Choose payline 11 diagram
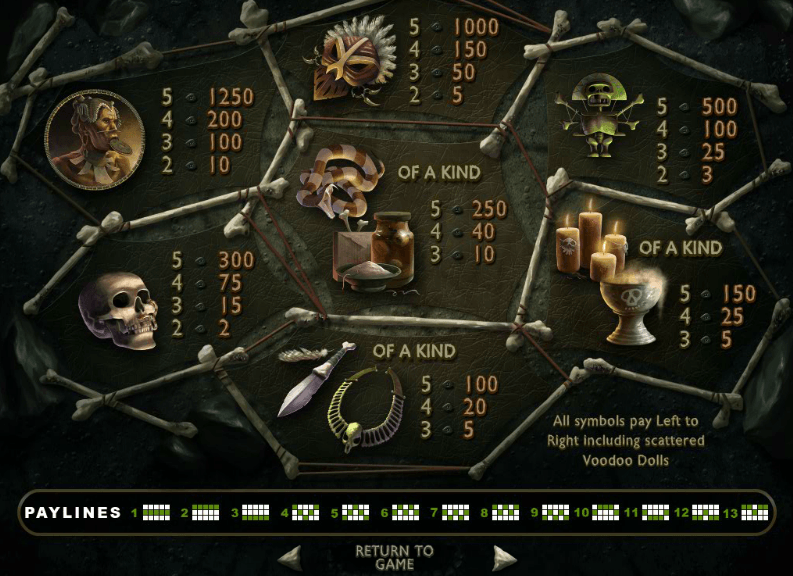Image resolution: width=793 pixels, height=576 pixels. click(x=655, y=513)
